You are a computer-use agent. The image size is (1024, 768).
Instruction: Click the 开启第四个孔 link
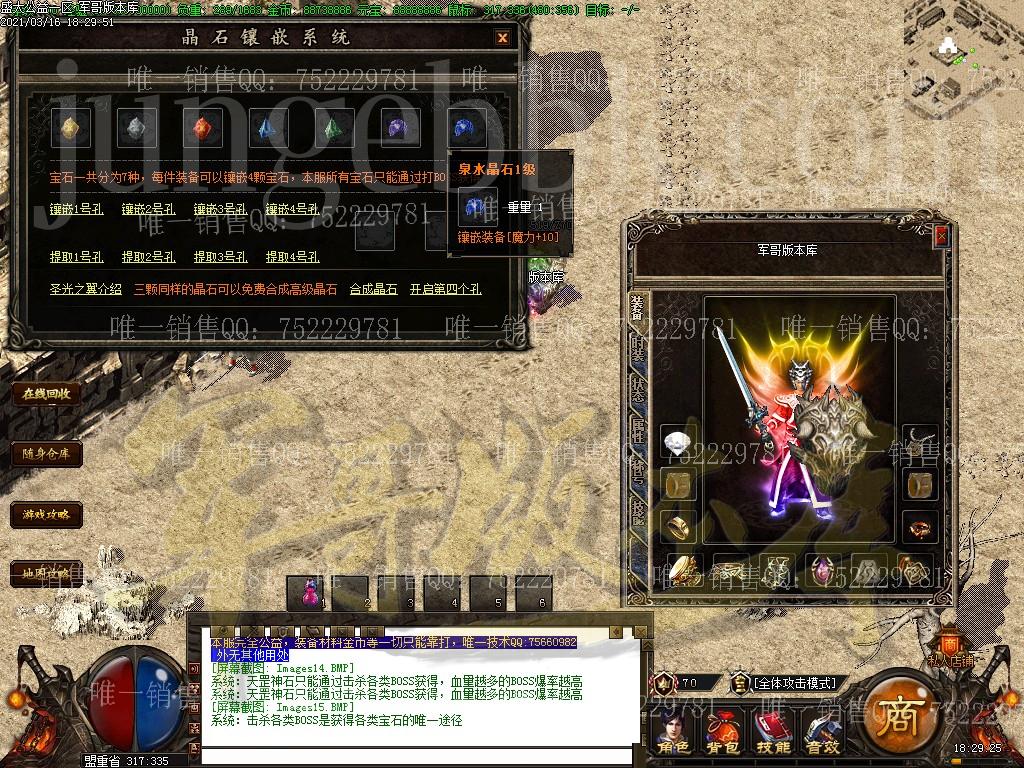(445, 289)
